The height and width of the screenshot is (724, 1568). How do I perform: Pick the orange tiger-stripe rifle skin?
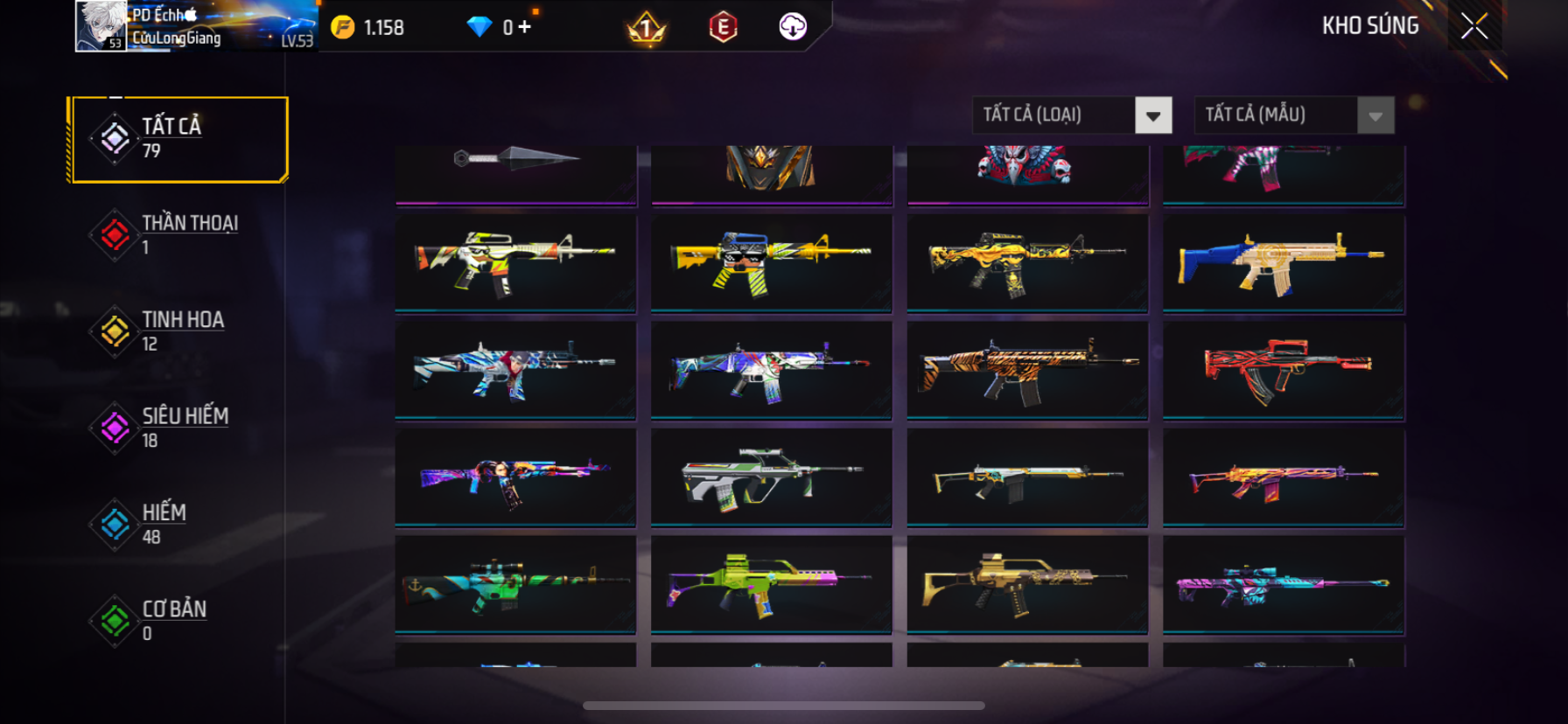click(x=1027, y=370)
